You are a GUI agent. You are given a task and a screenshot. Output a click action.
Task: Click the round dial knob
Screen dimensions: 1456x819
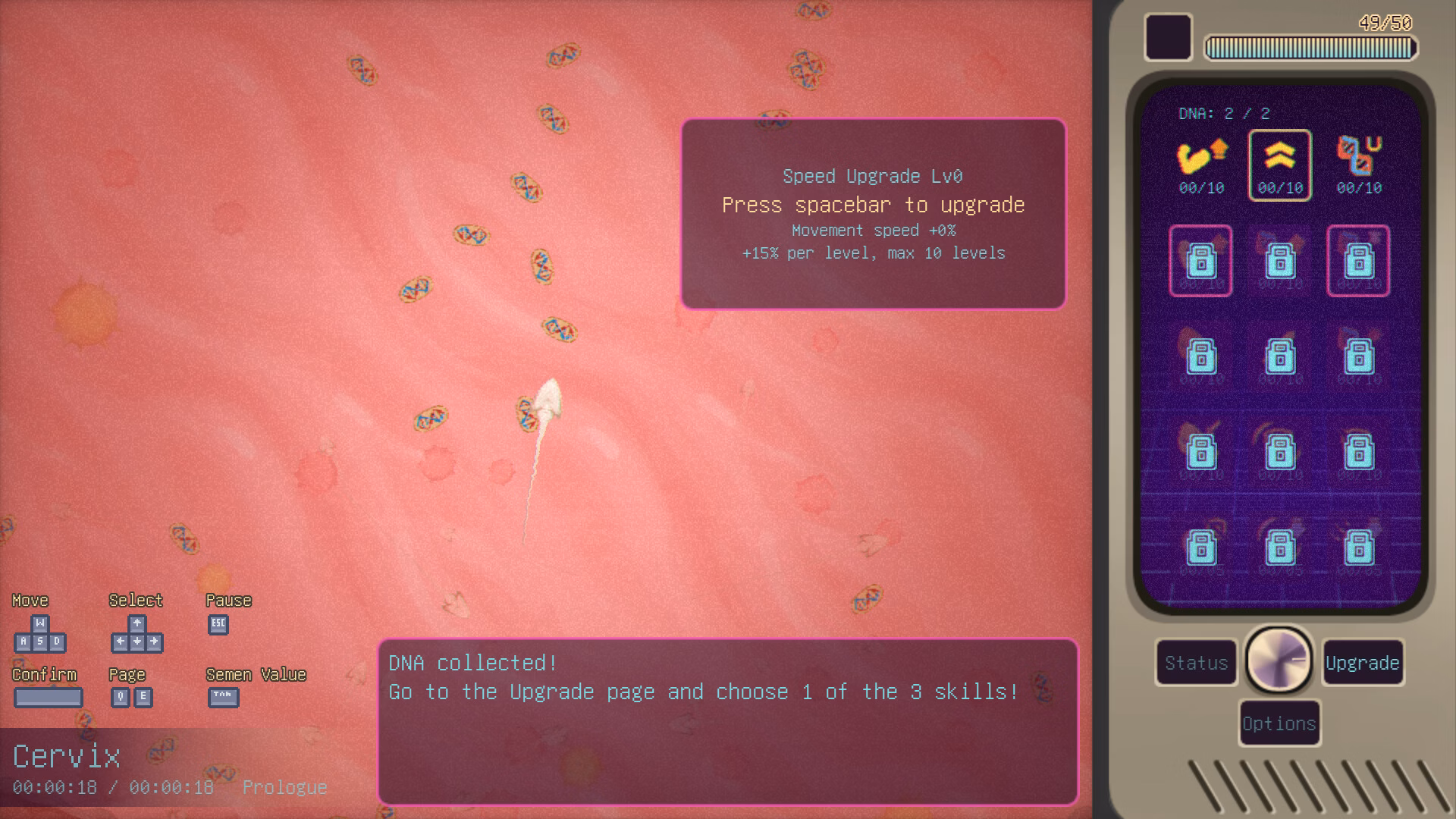1279,661
